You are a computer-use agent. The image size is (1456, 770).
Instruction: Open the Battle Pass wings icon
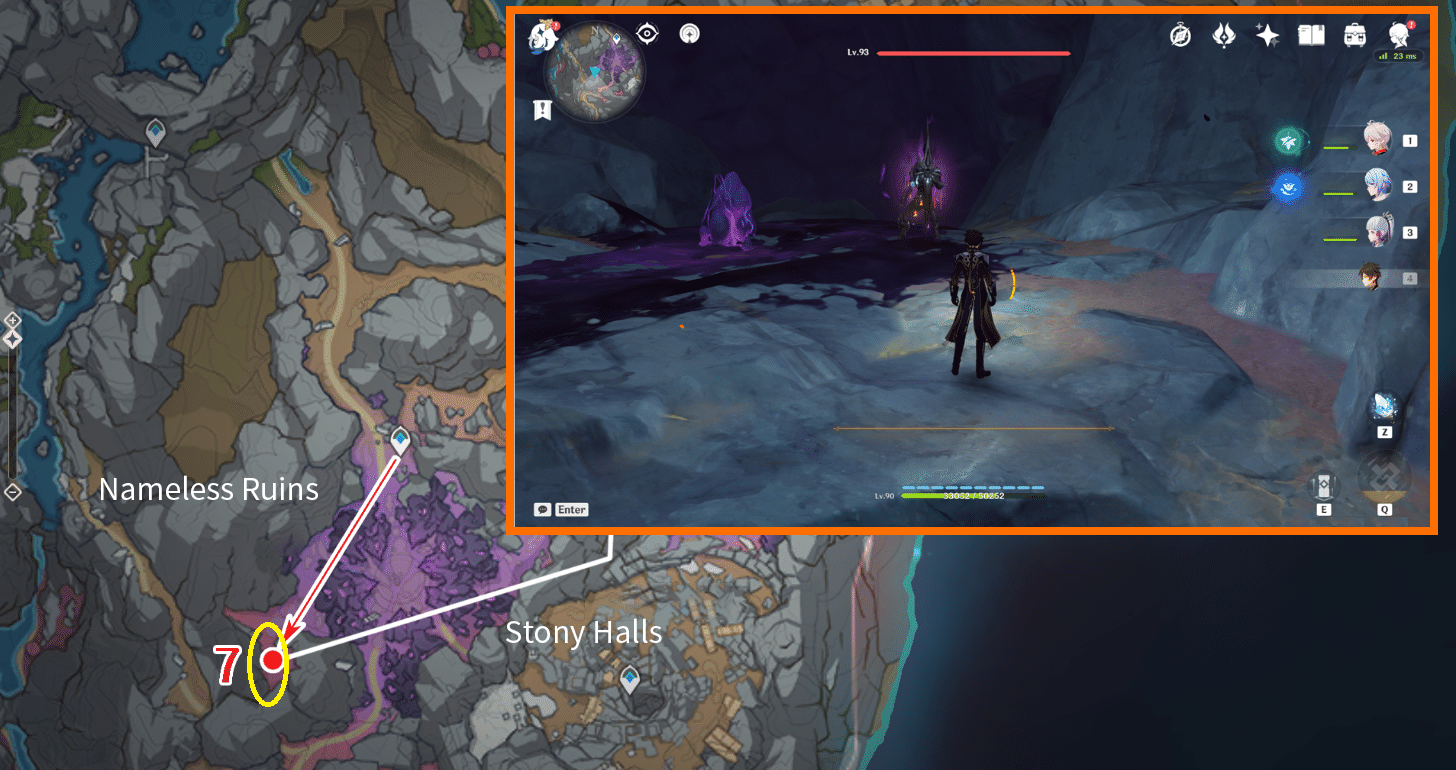click(1224, 35)
